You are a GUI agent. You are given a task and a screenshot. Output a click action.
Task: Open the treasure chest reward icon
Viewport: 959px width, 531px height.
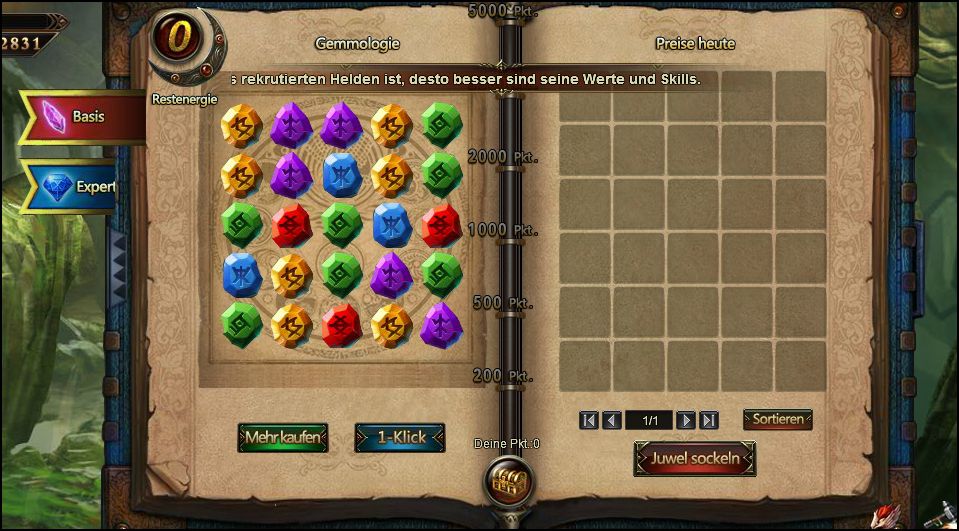507,481
